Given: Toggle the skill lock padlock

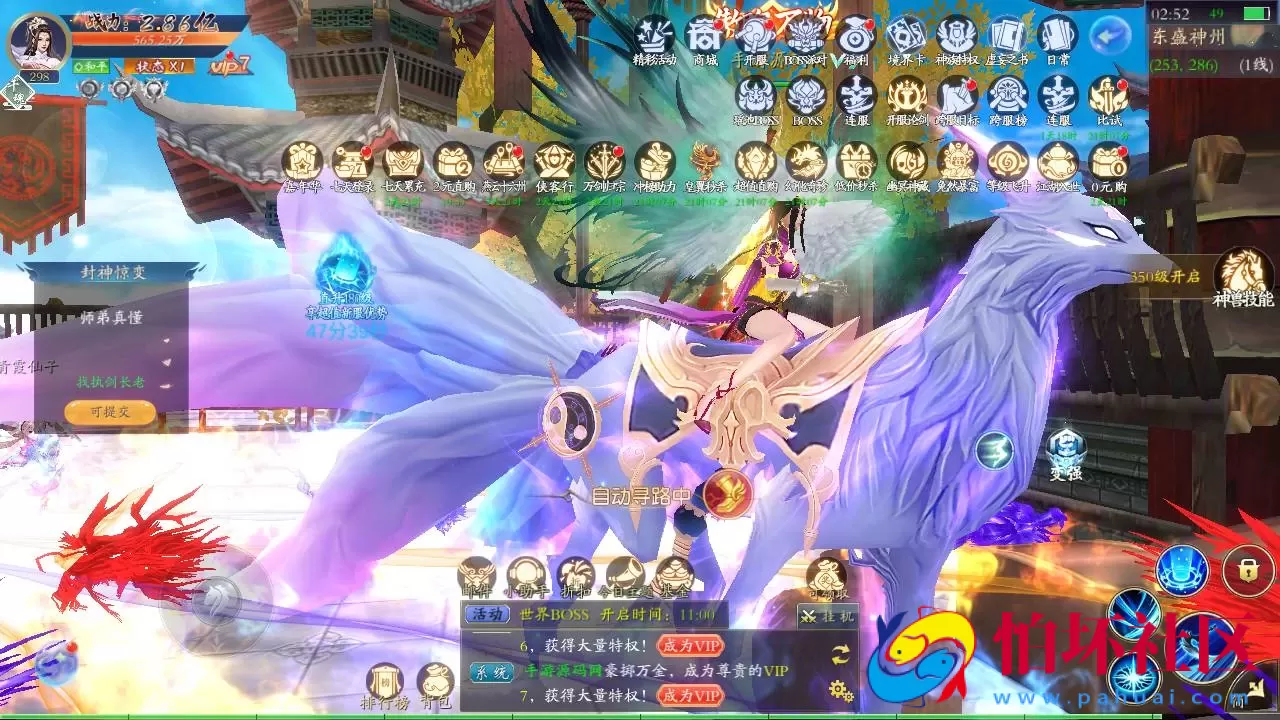Looking at the screenshot, I should click(1249, 568).
